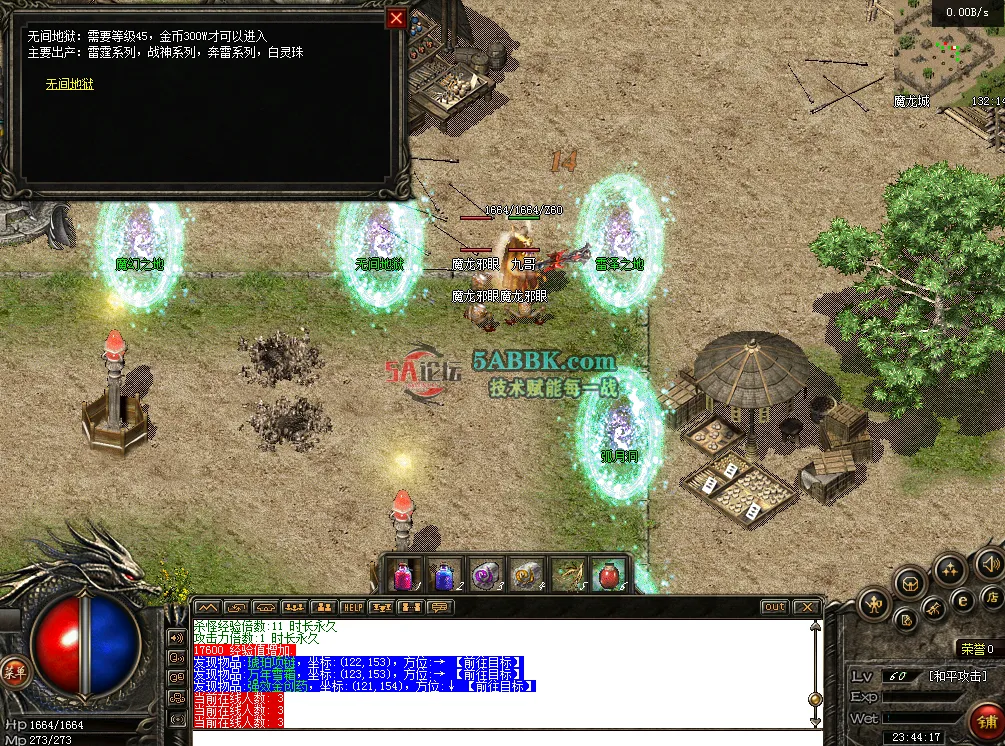This screenshot has height=746, width=1005.
Task: Open skills via three-sparkle round icon
Action: 950,570
